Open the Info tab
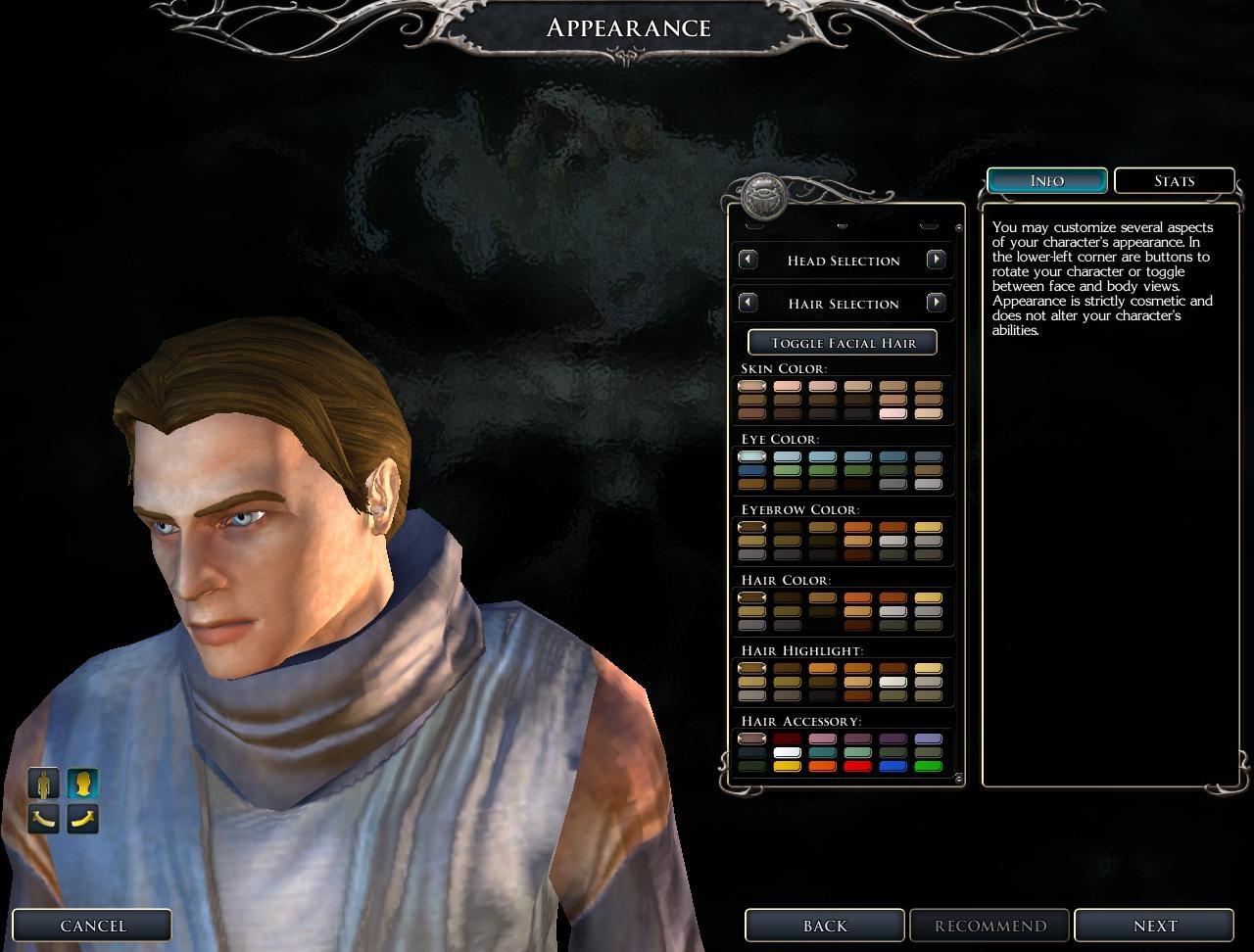This screenshot has height=952, width=1254. tap(1046, 180)
